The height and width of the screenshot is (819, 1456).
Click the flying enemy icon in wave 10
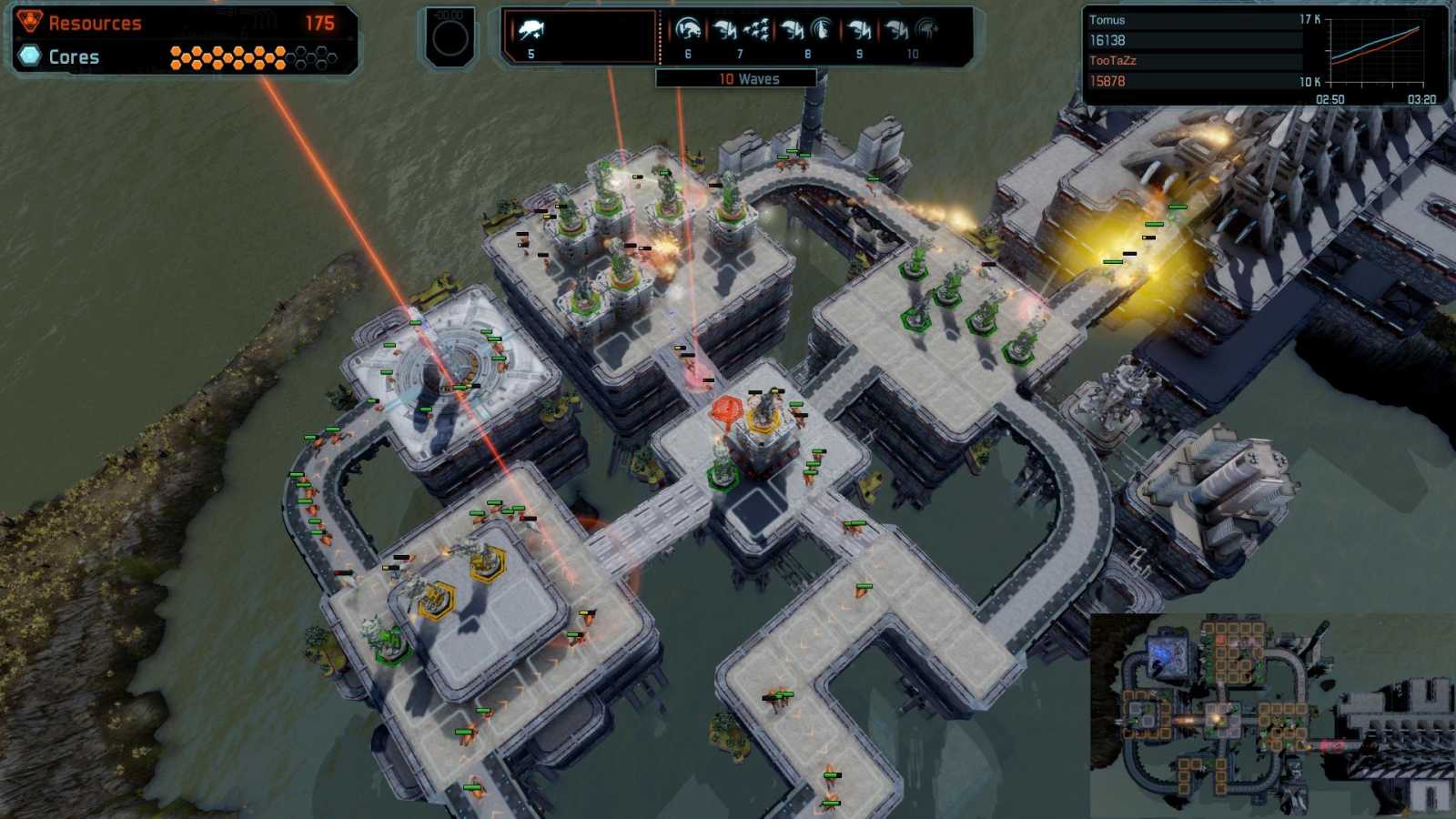coord(925,27)
